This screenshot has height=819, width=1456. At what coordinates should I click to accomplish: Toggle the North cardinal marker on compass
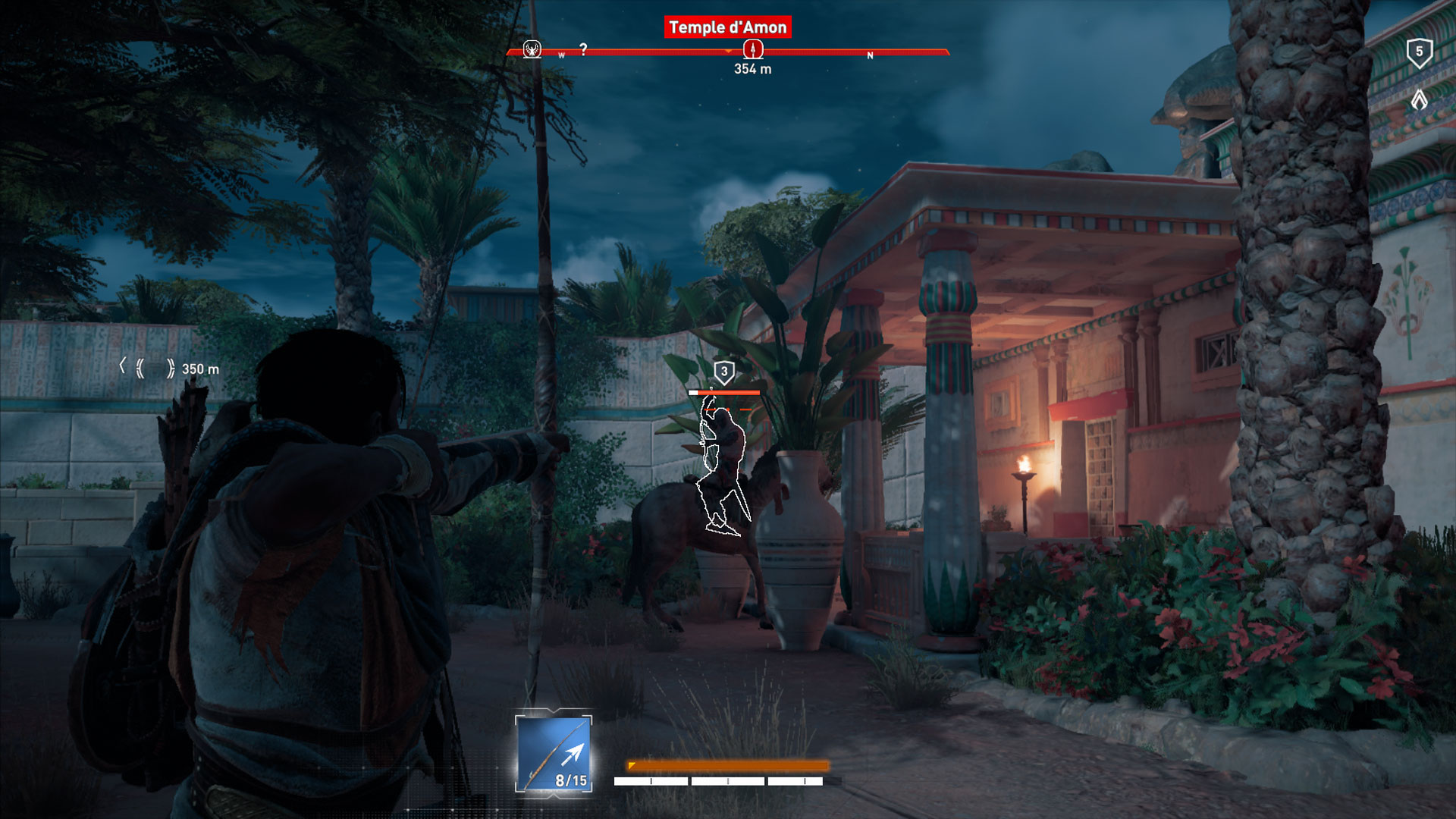871,55
